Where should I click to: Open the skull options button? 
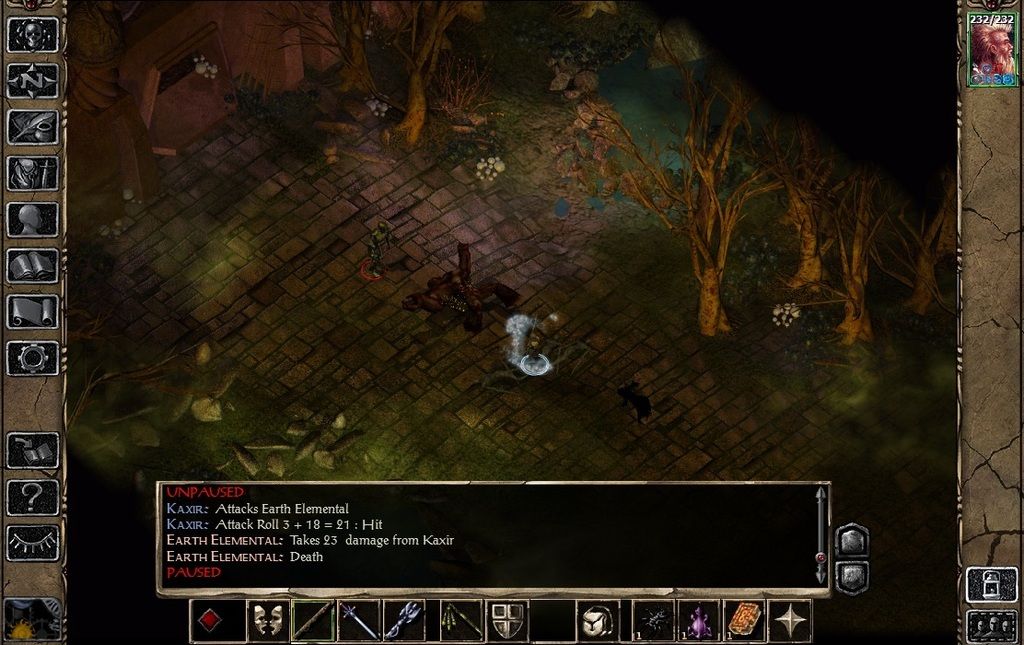click(32, 35)
